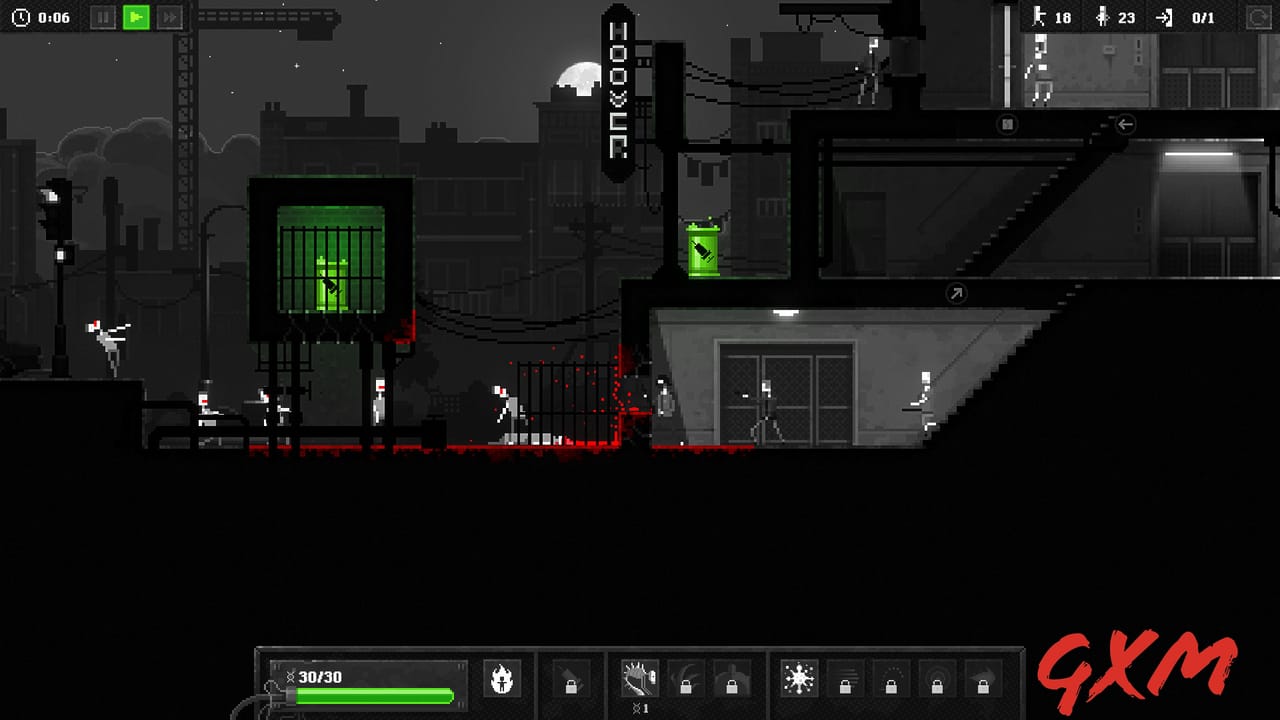Resume playback with the green play button

[136, 17]
